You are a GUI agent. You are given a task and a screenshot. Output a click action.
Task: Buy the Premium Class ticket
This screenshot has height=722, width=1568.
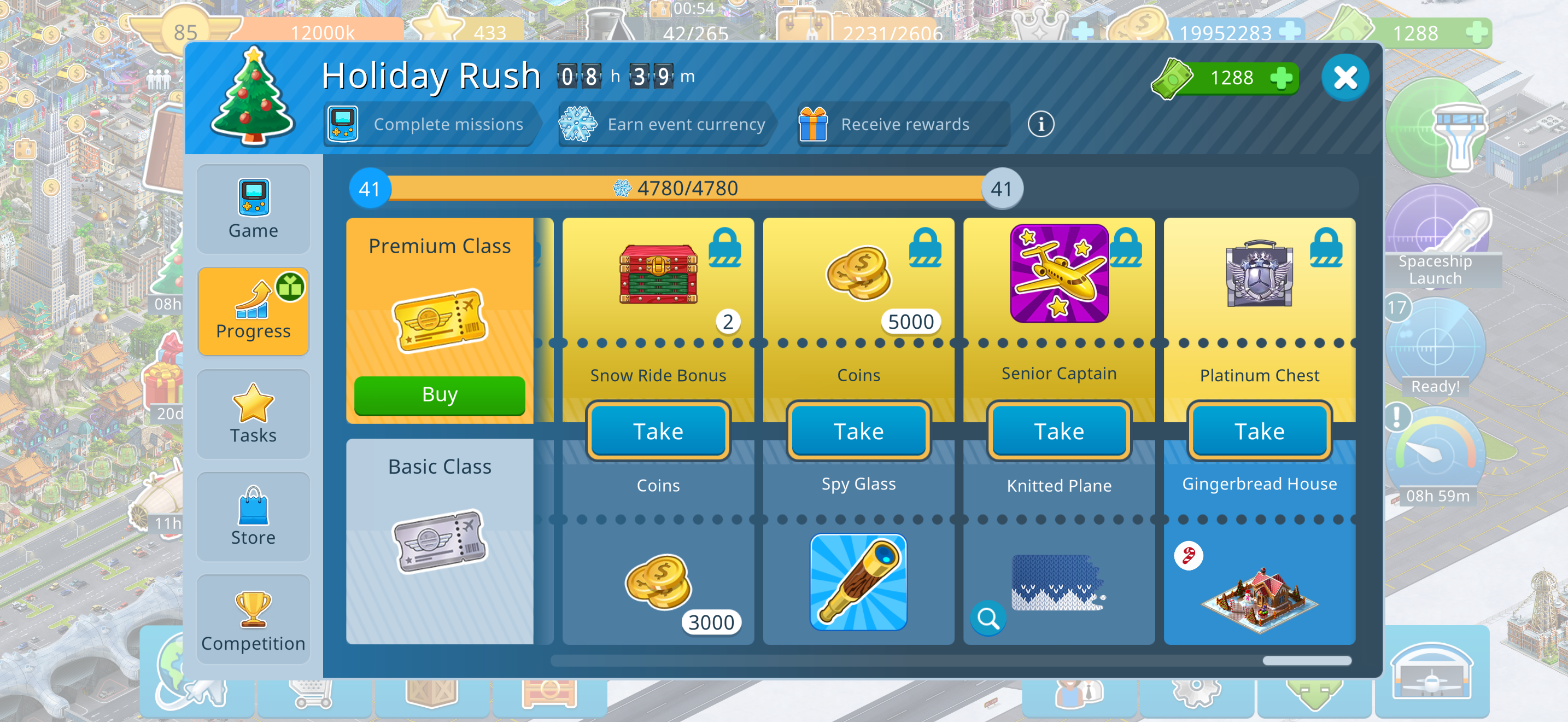coord(439,395)
